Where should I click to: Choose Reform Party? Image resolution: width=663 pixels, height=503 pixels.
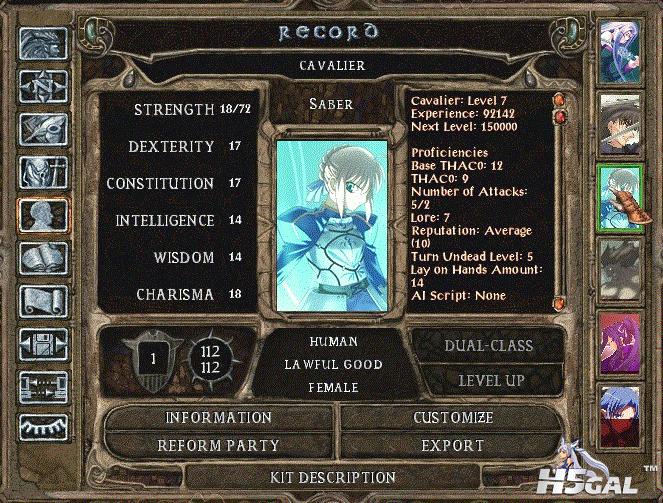pos(219,445)
